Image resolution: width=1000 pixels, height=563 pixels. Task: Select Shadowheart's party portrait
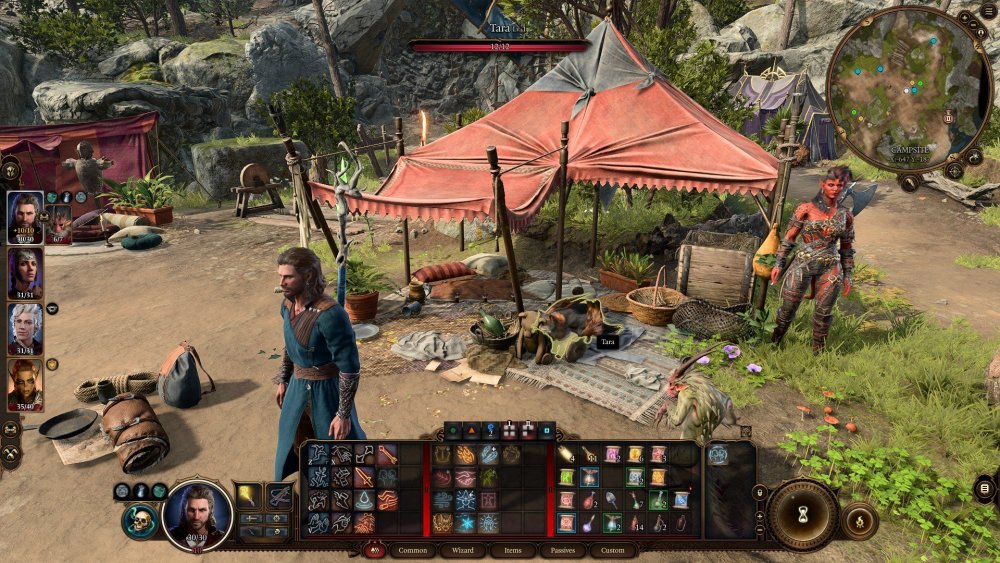click(x=25, y=272)
